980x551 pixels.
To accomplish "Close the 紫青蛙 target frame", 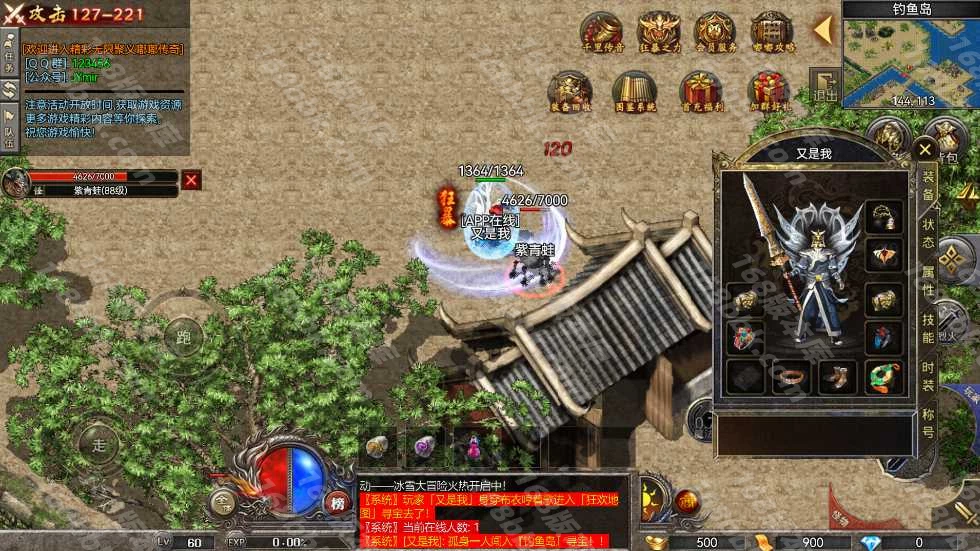I will [x=191, y=180].
